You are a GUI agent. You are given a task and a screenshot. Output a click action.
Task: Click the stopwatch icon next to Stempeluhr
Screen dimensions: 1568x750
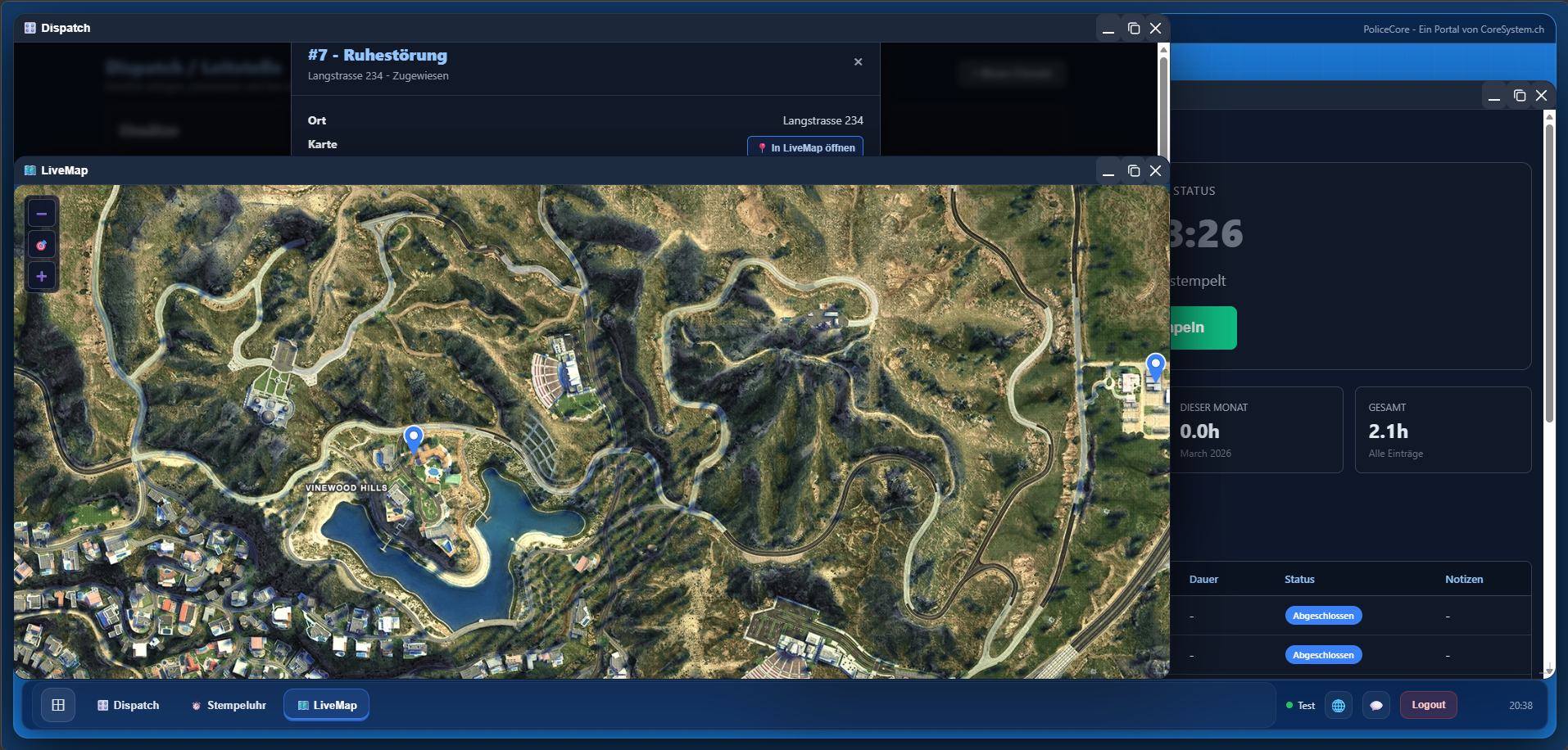[196, 705]
